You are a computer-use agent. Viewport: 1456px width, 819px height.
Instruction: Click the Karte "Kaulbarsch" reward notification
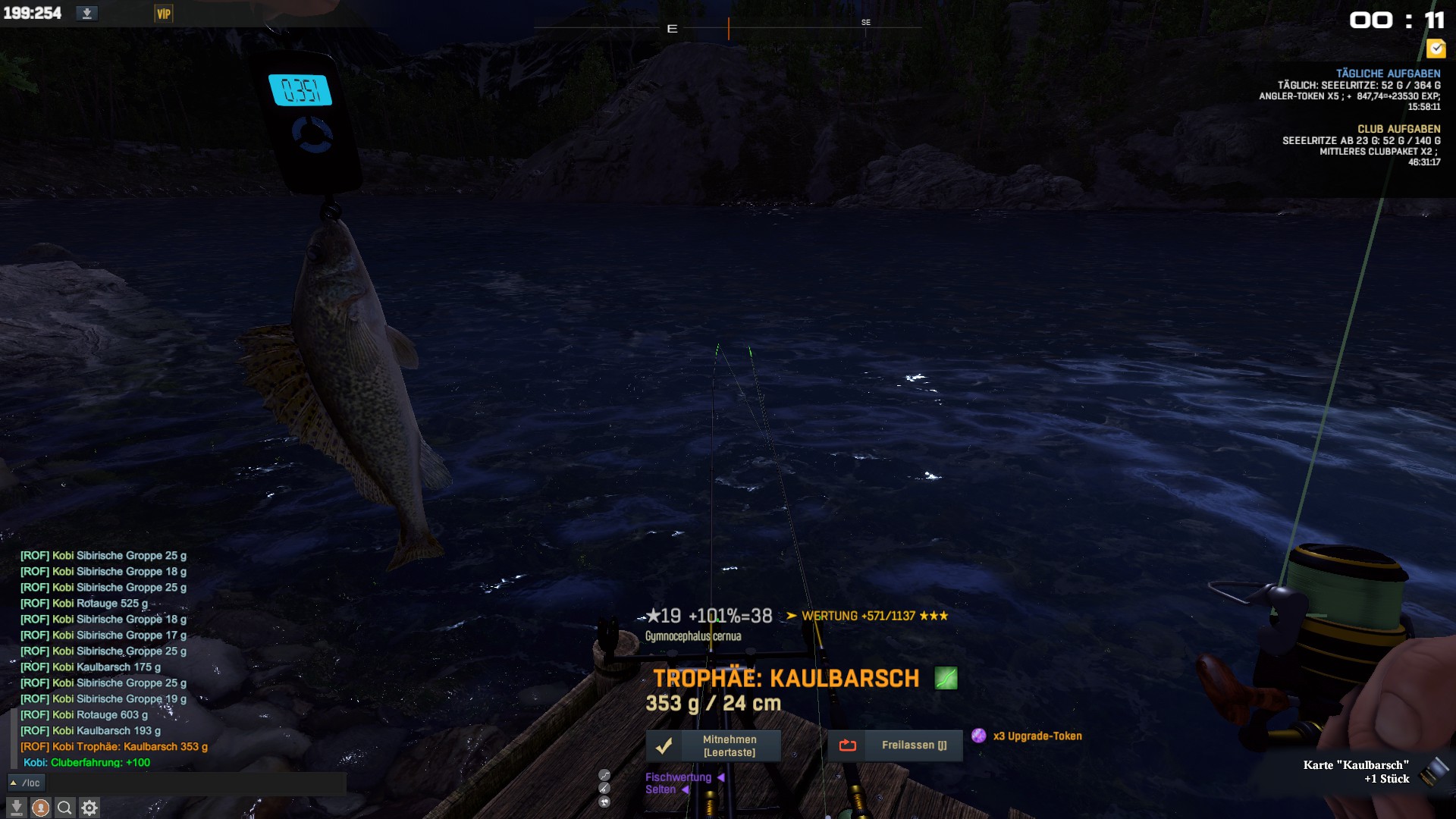pos(1356,771)
